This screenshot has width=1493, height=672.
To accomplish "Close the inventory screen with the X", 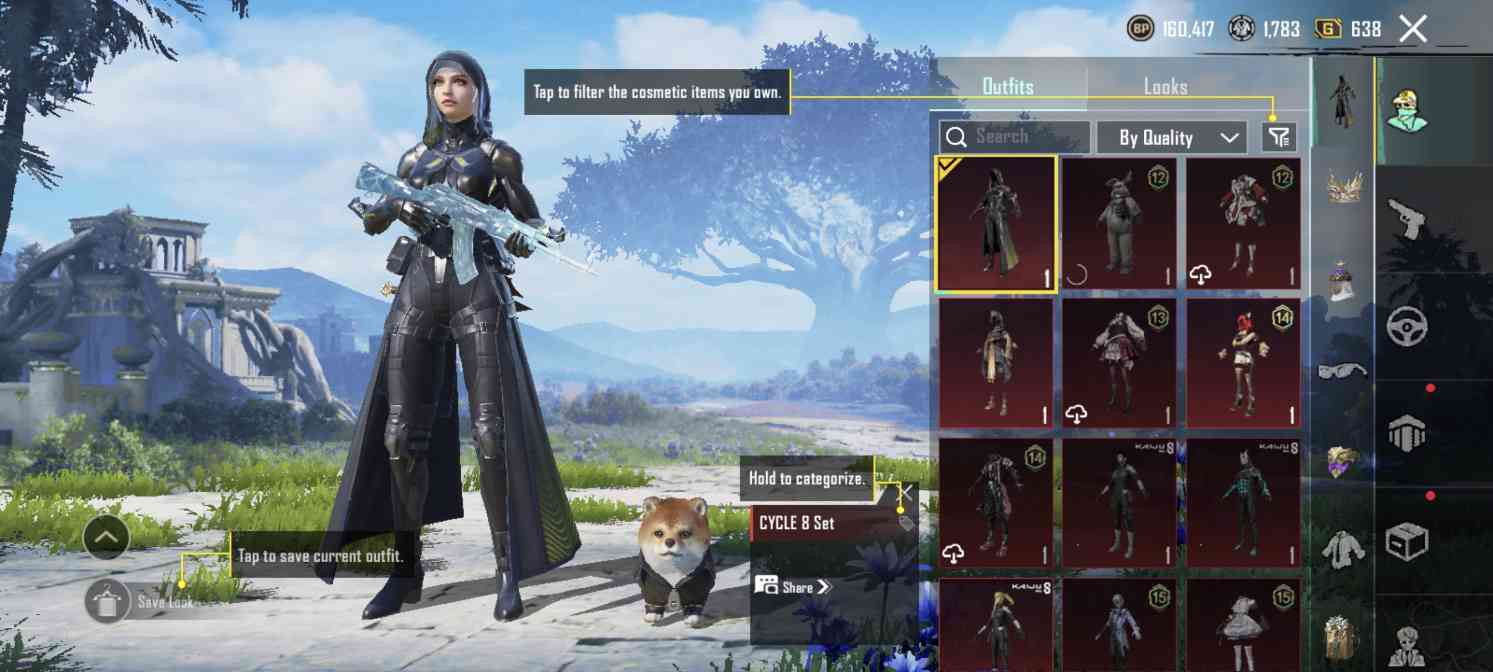I will pyautogui.click(x=1413, y=29).
